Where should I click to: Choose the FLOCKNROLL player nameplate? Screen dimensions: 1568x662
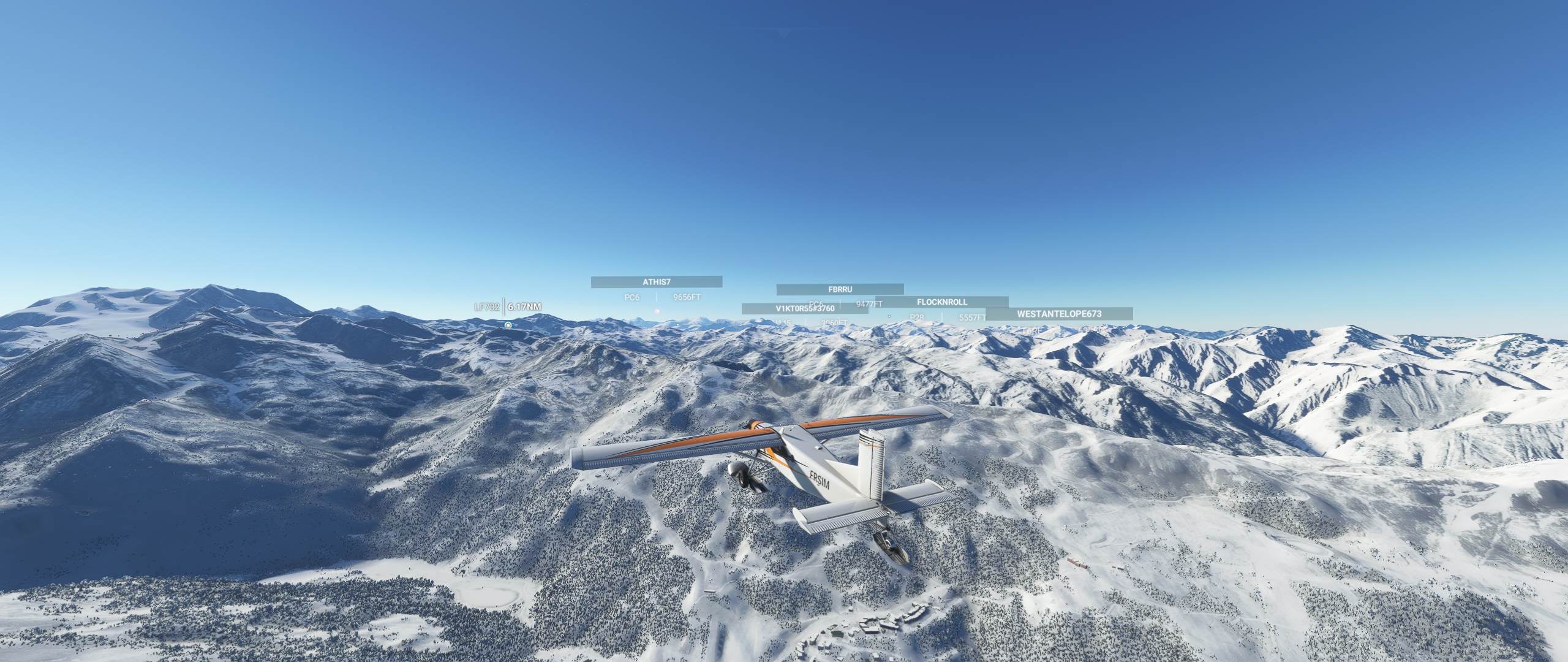pos(941,302)
